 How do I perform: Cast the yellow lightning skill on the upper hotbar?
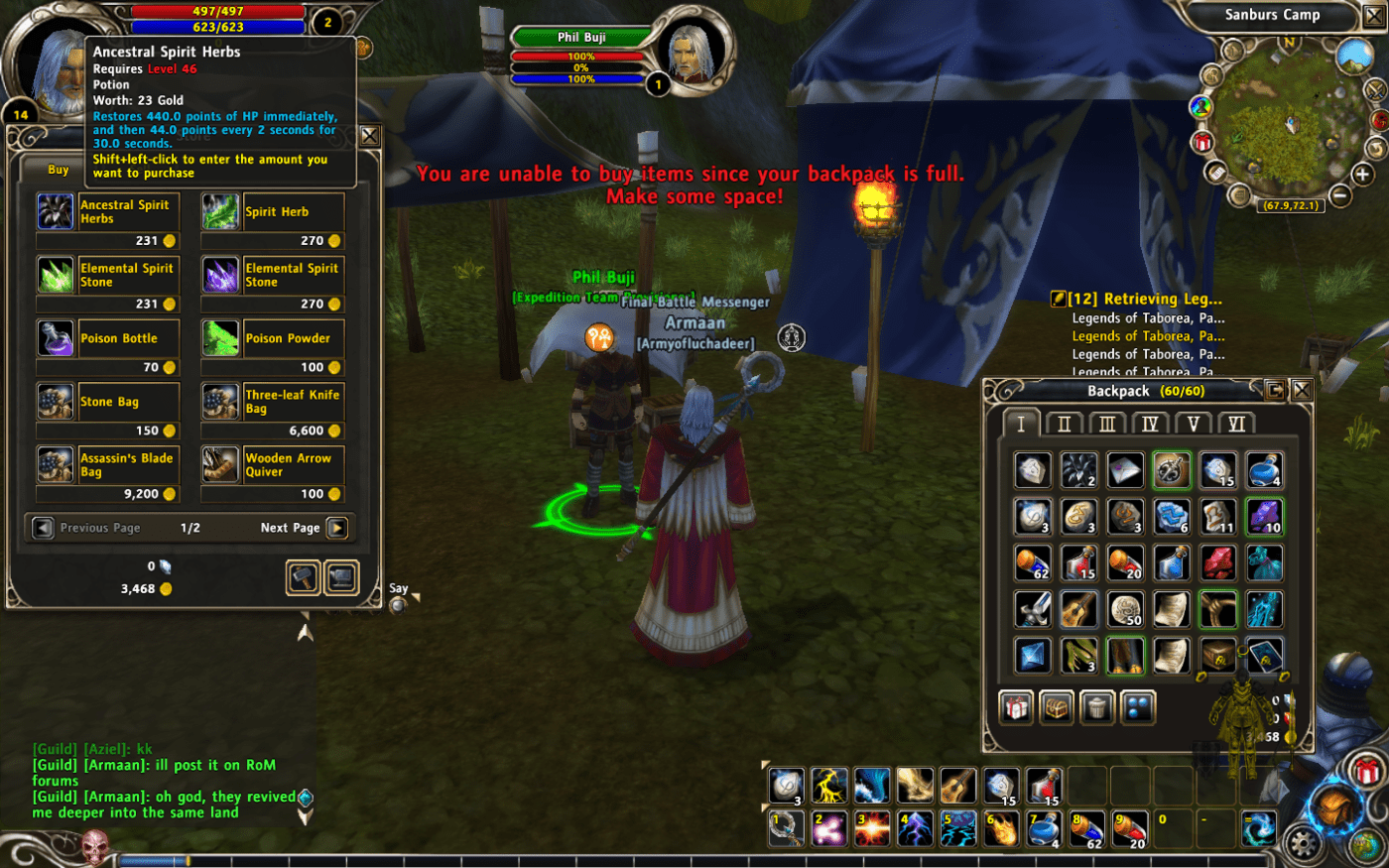click(828, 786)
